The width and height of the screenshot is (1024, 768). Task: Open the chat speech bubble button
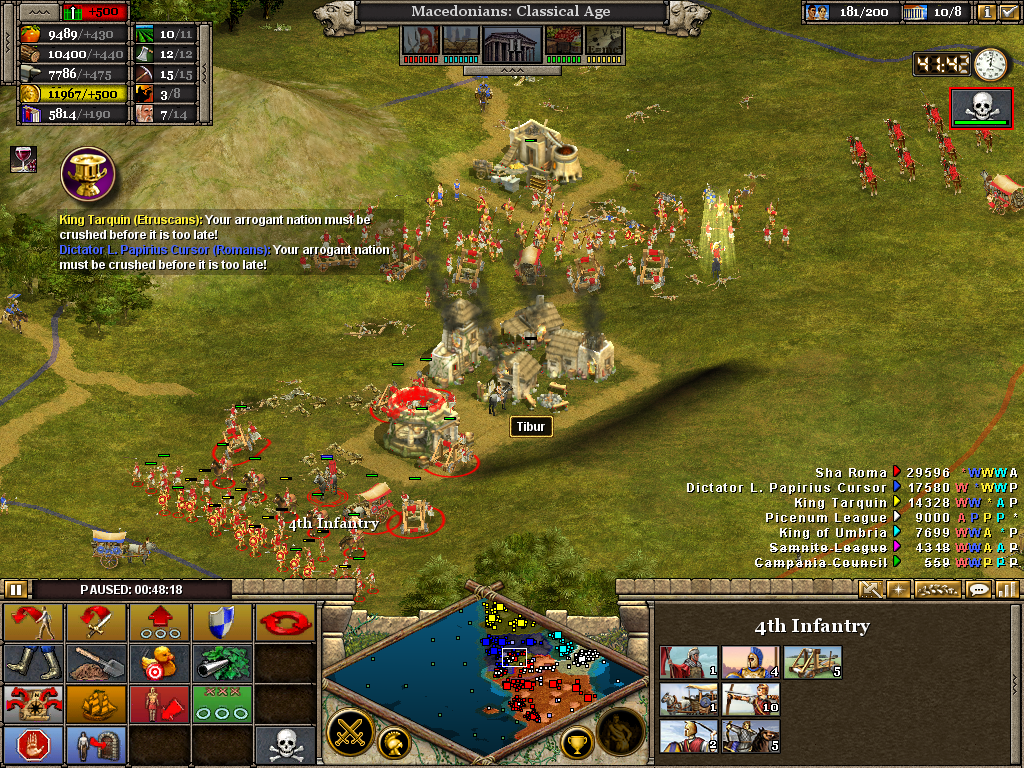pos(977,589)
